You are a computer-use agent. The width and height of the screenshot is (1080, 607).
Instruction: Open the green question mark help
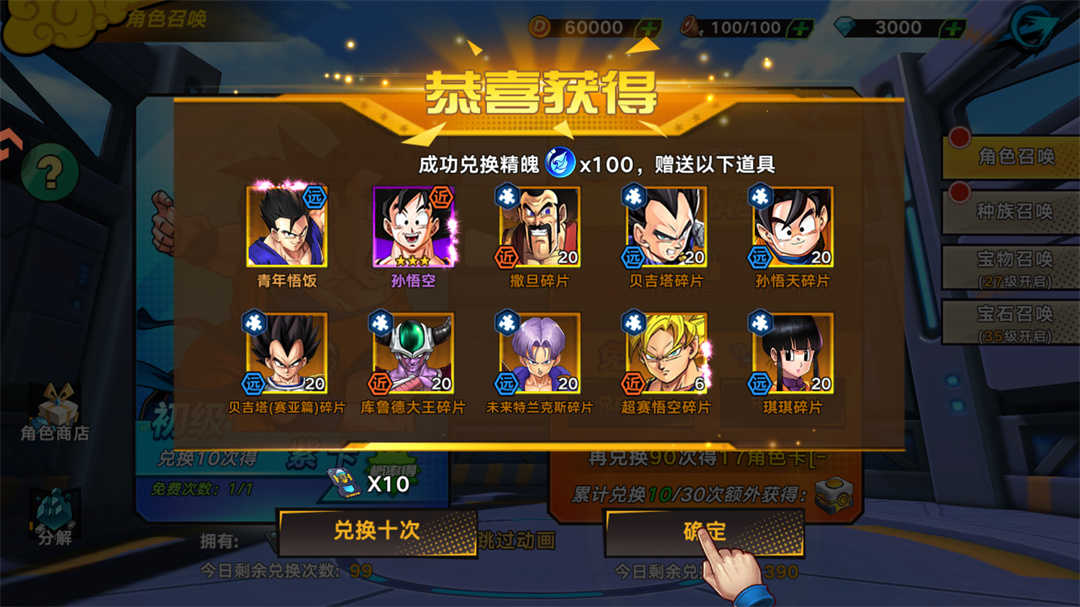(x=49, y=172)
